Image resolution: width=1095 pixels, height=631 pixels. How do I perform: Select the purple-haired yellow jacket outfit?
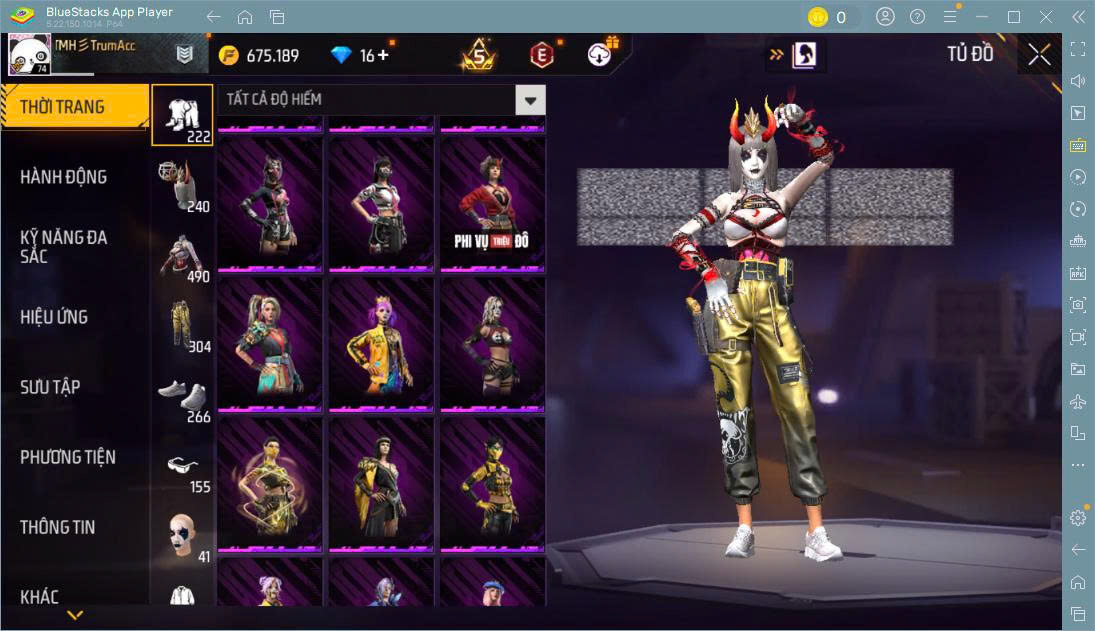click(x=381, y=344)
